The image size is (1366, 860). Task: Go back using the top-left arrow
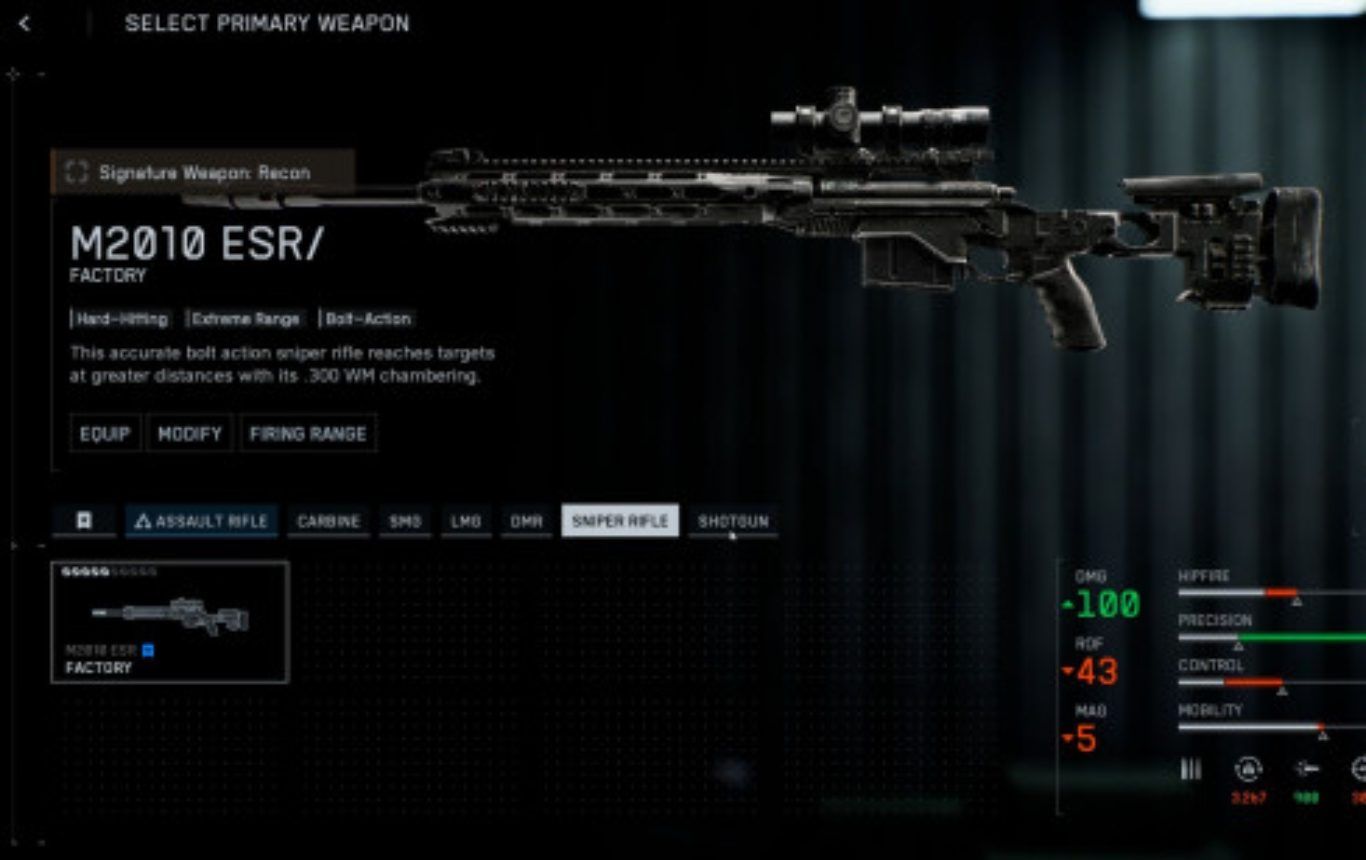(25, 23)
